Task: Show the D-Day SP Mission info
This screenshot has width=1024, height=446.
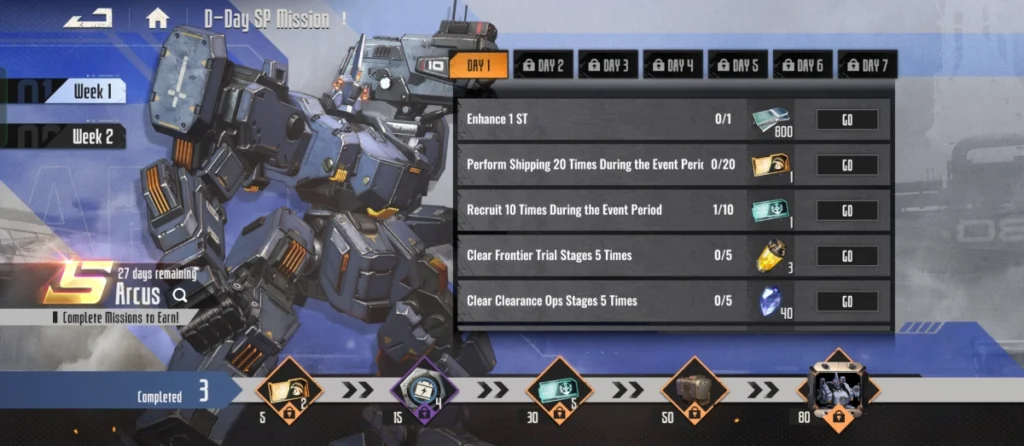Action: point(344,17)
